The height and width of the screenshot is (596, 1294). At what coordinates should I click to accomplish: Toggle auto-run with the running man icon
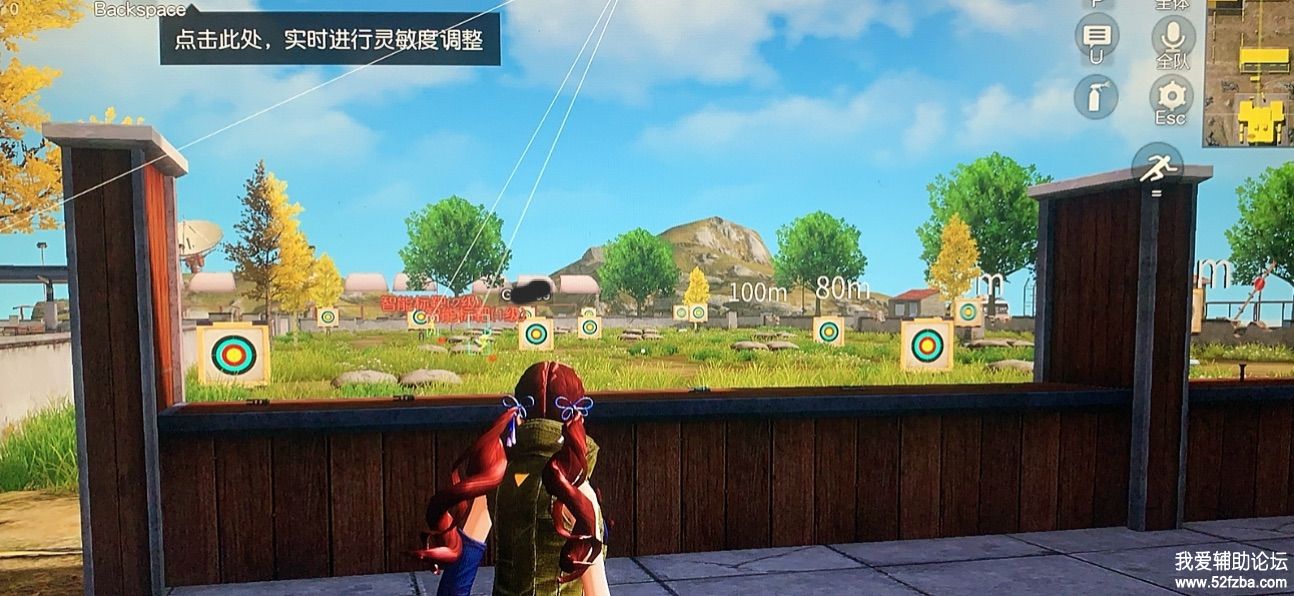1158,167
